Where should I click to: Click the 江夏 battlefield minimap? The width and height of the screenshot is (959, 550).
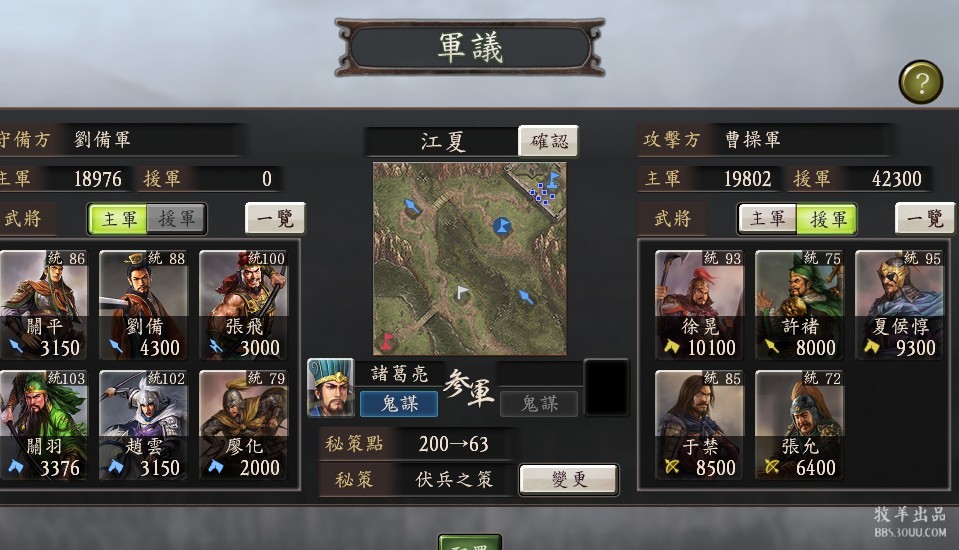click(x=469, y=258)
